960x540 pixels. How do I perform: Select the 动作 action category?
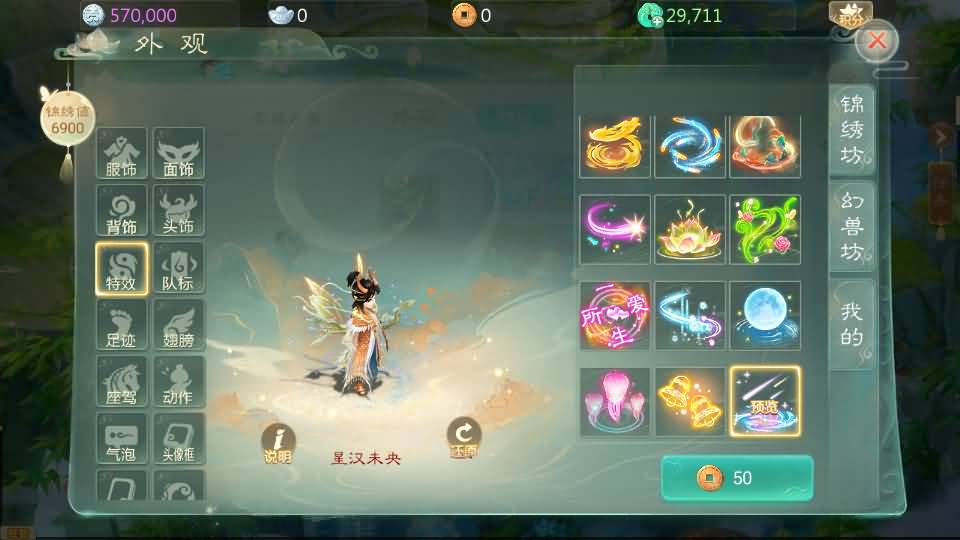(178, 382)
